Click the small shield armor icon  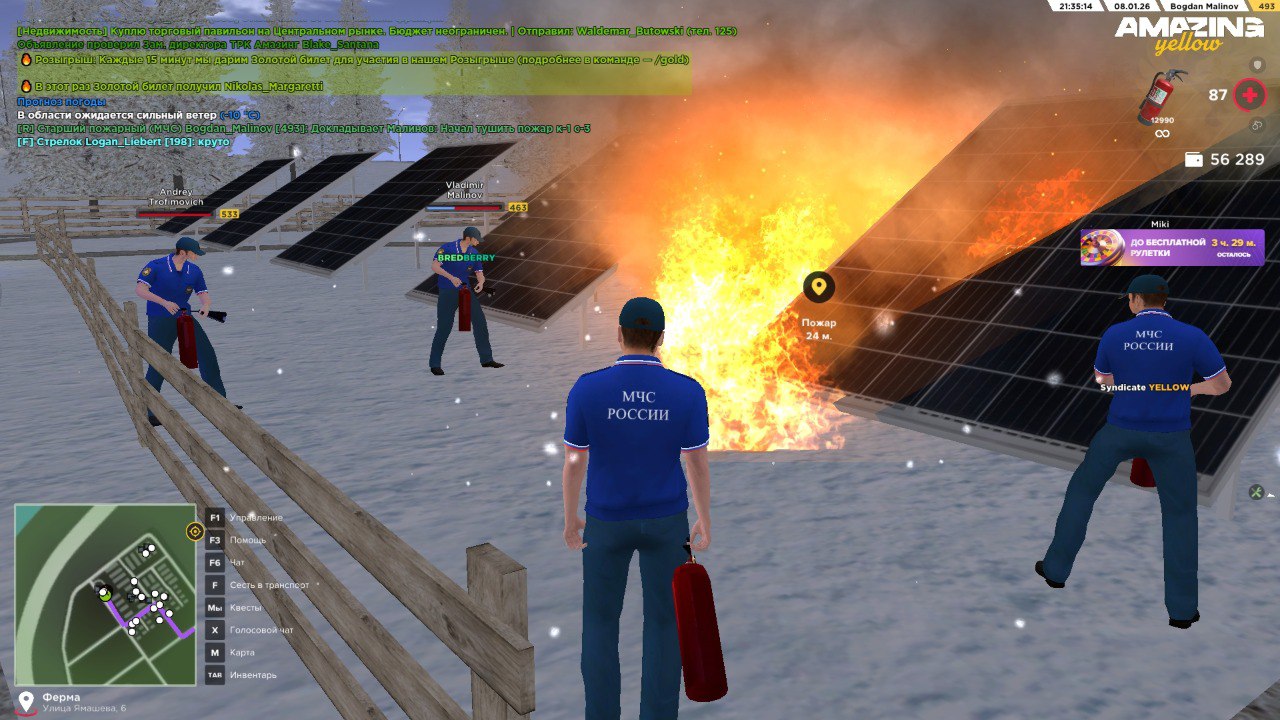[1258, 65]
